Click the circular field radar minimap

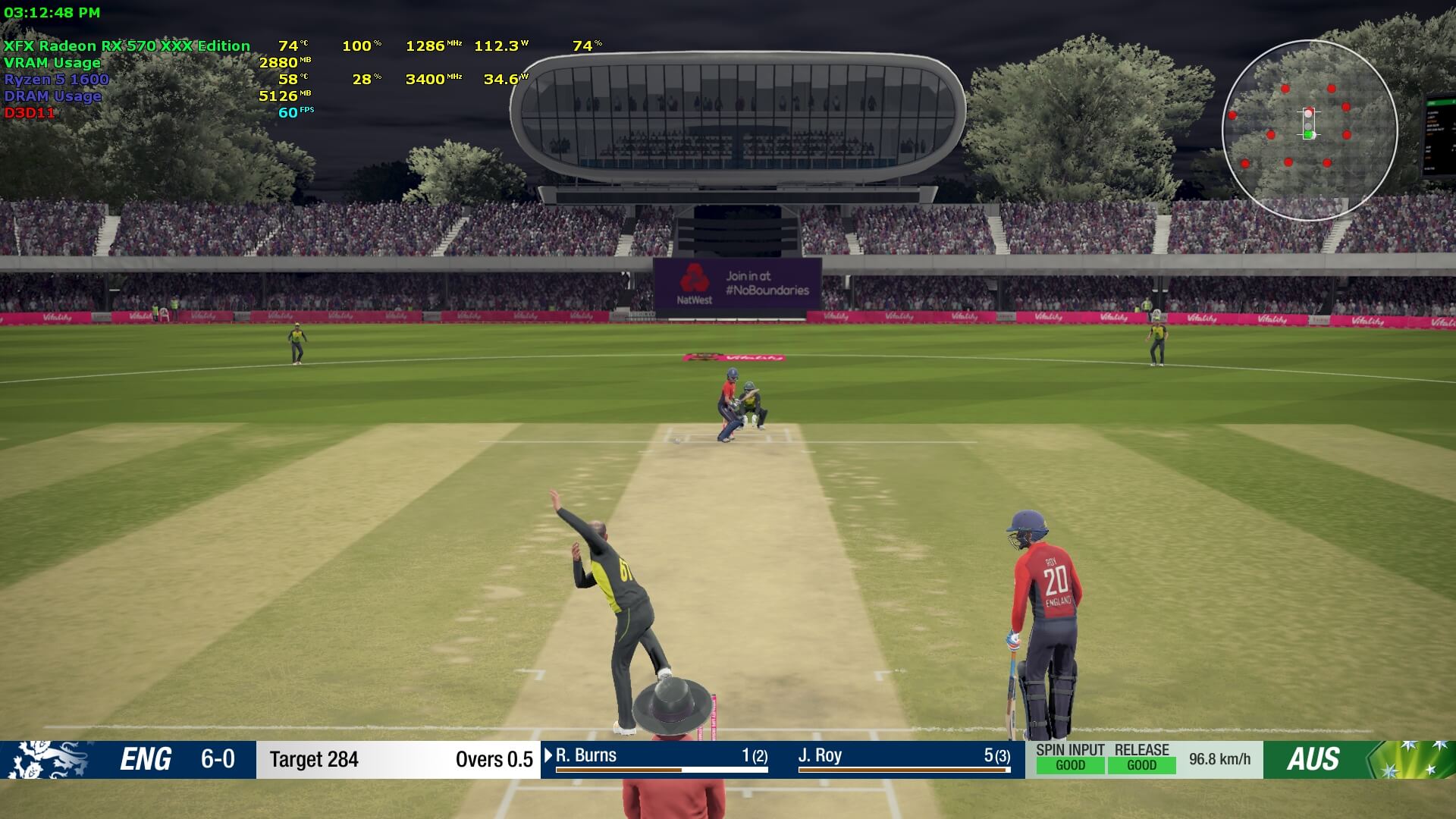click(x=1310, y=130)
